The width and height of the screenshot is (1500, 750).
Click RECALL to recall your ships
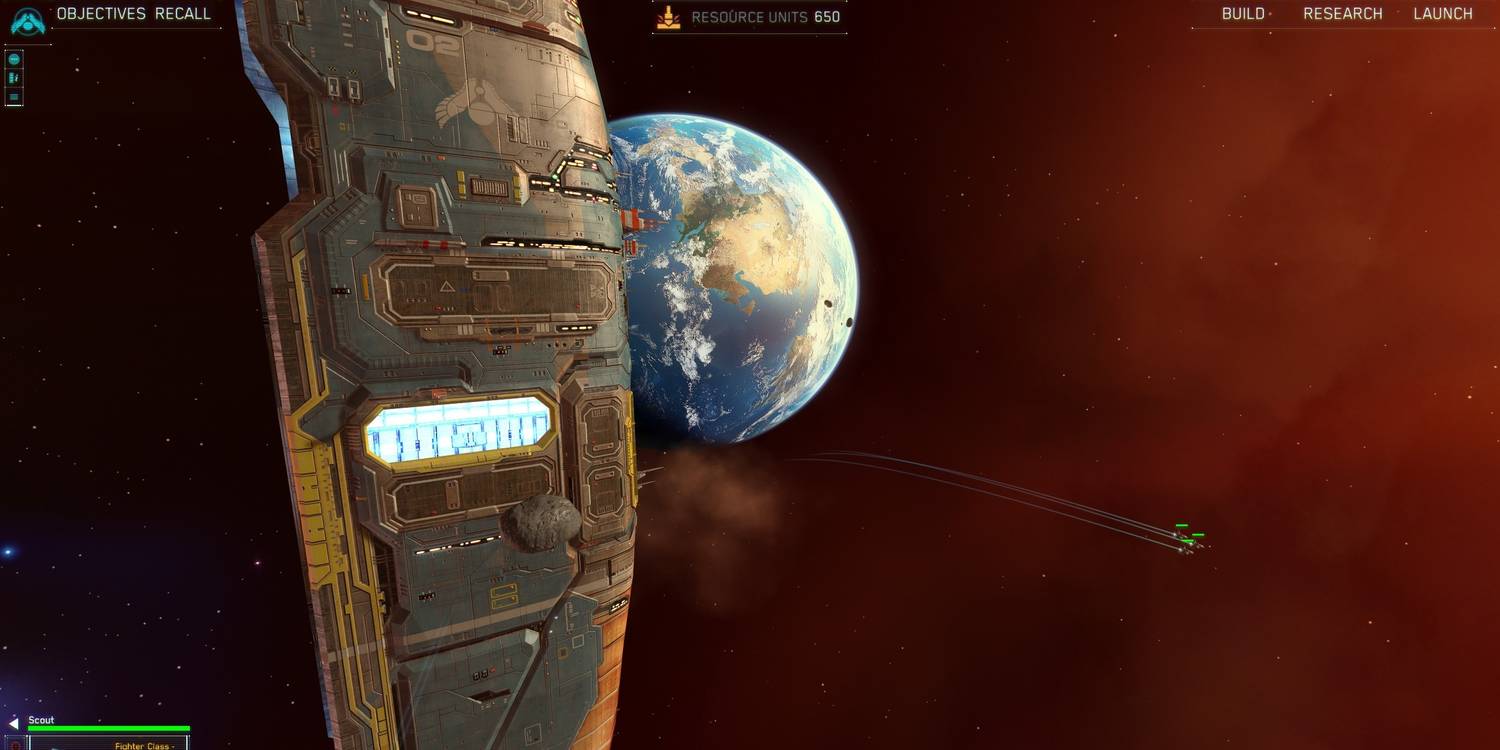click(184, 13)
